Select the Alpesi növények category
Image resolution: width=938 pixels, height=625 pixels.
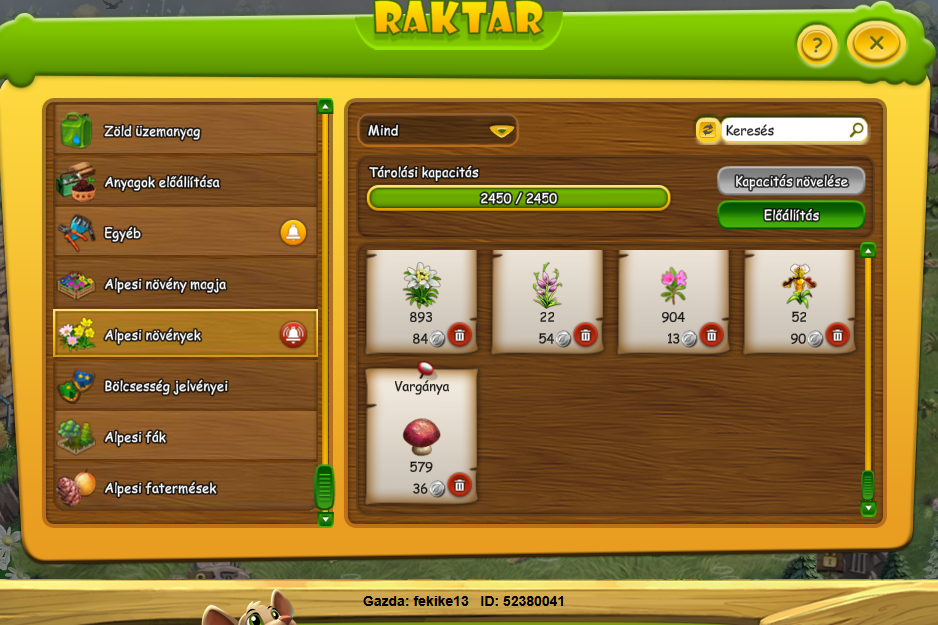pyautogui.click(x=185, y=335)
